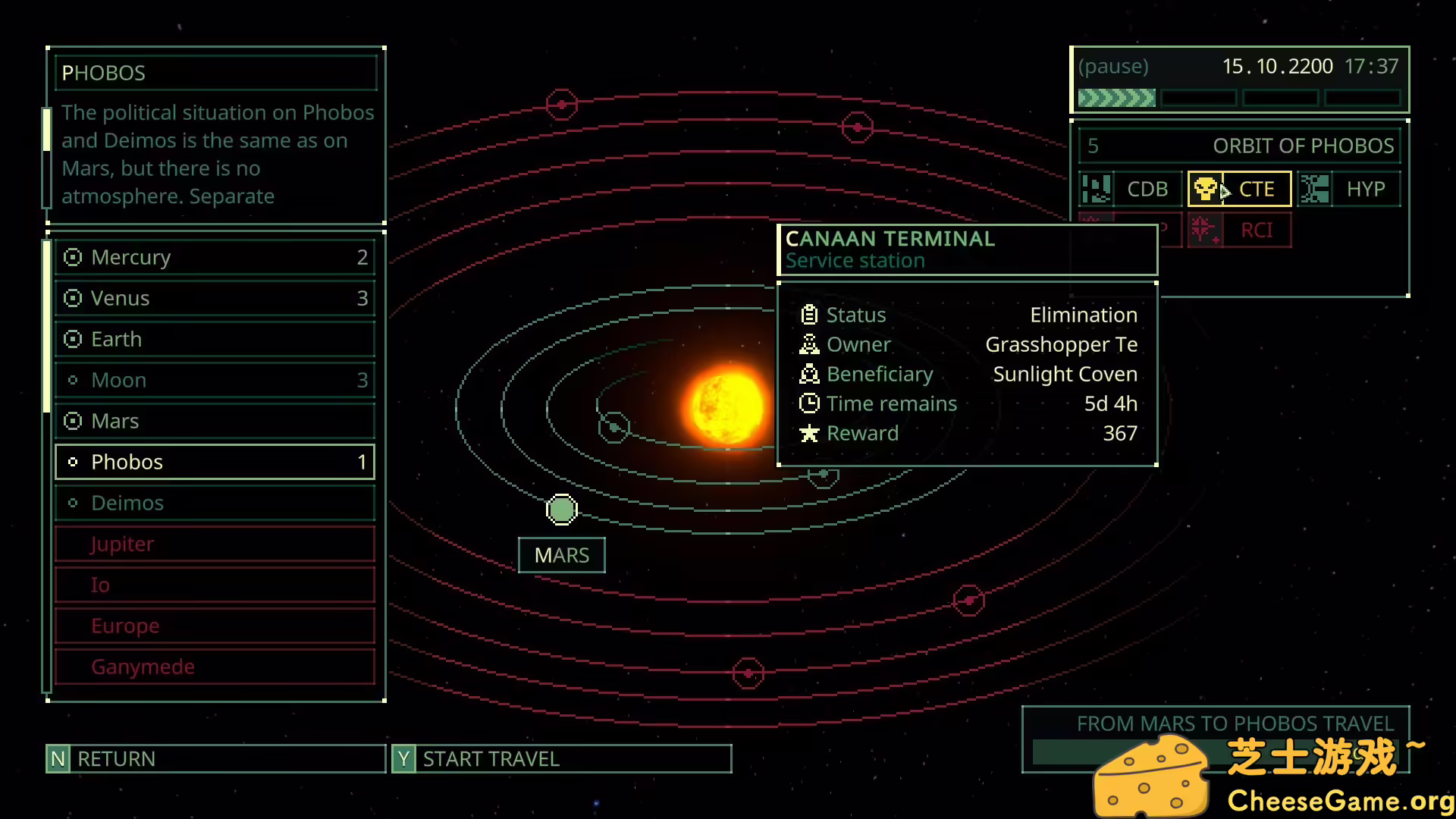Click the RETURN button
Viewport: 1456px width, 819px height.
click(x=215, y=759)
